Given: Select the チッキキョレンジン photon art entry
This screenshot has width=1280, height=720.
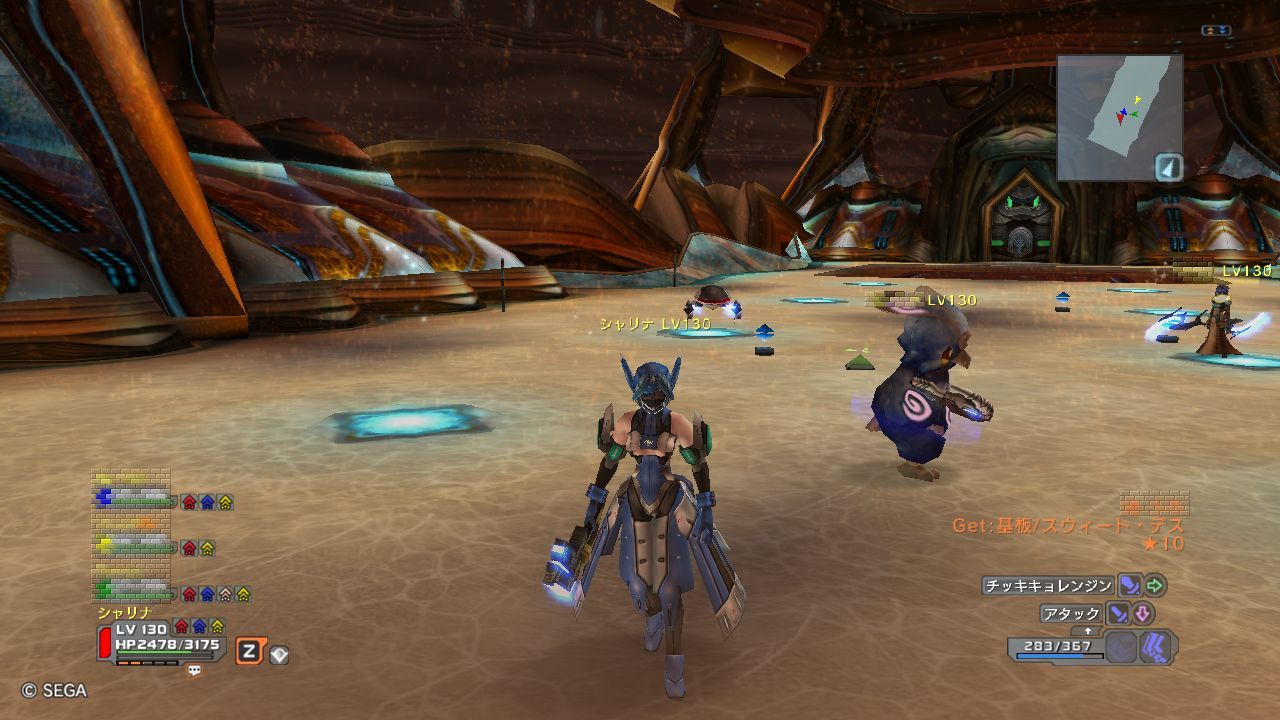Looking at the screenshot, I should (1048, 586).
